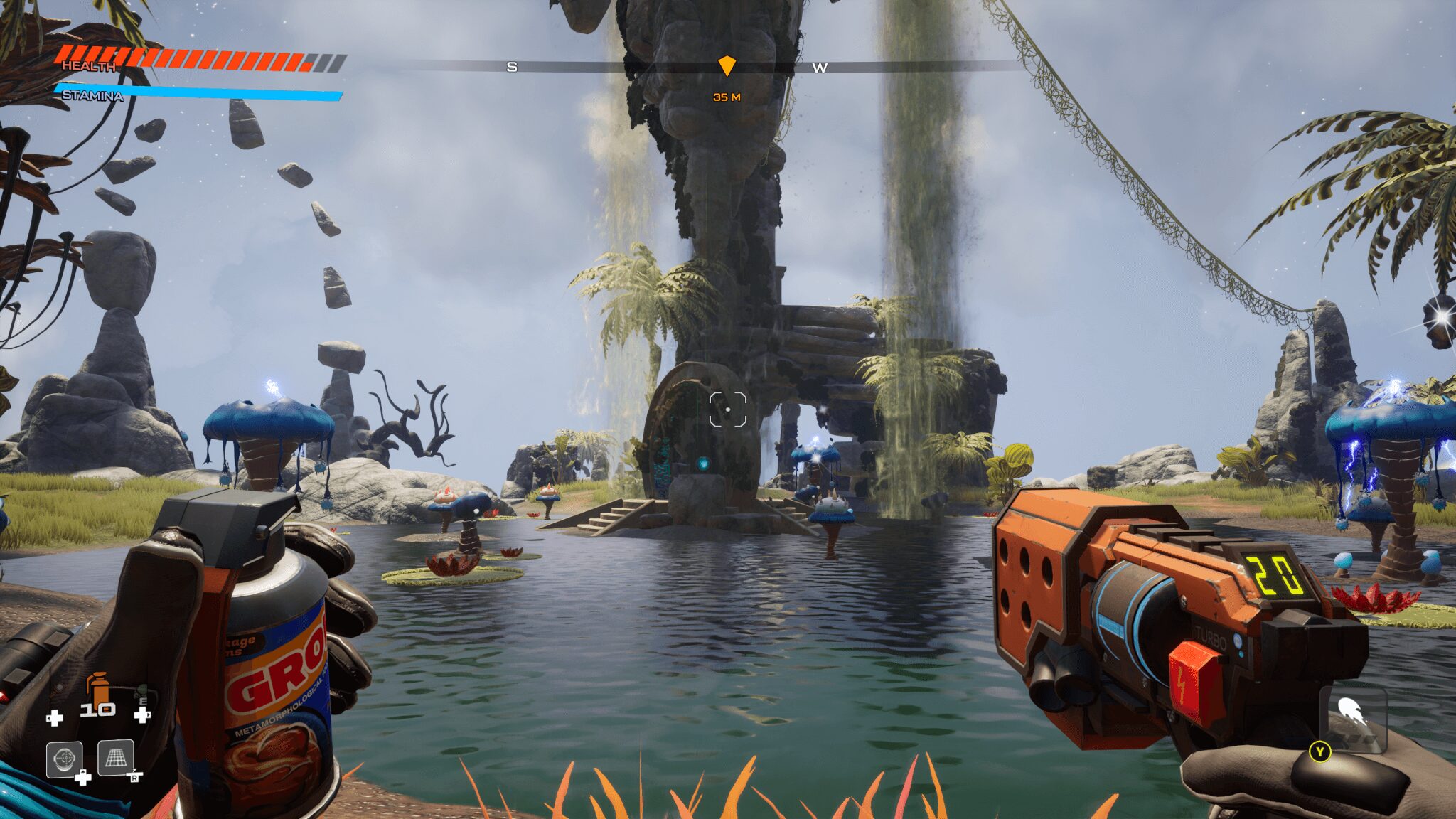Click the bait item icon near the E prompt

coord(143,691)
